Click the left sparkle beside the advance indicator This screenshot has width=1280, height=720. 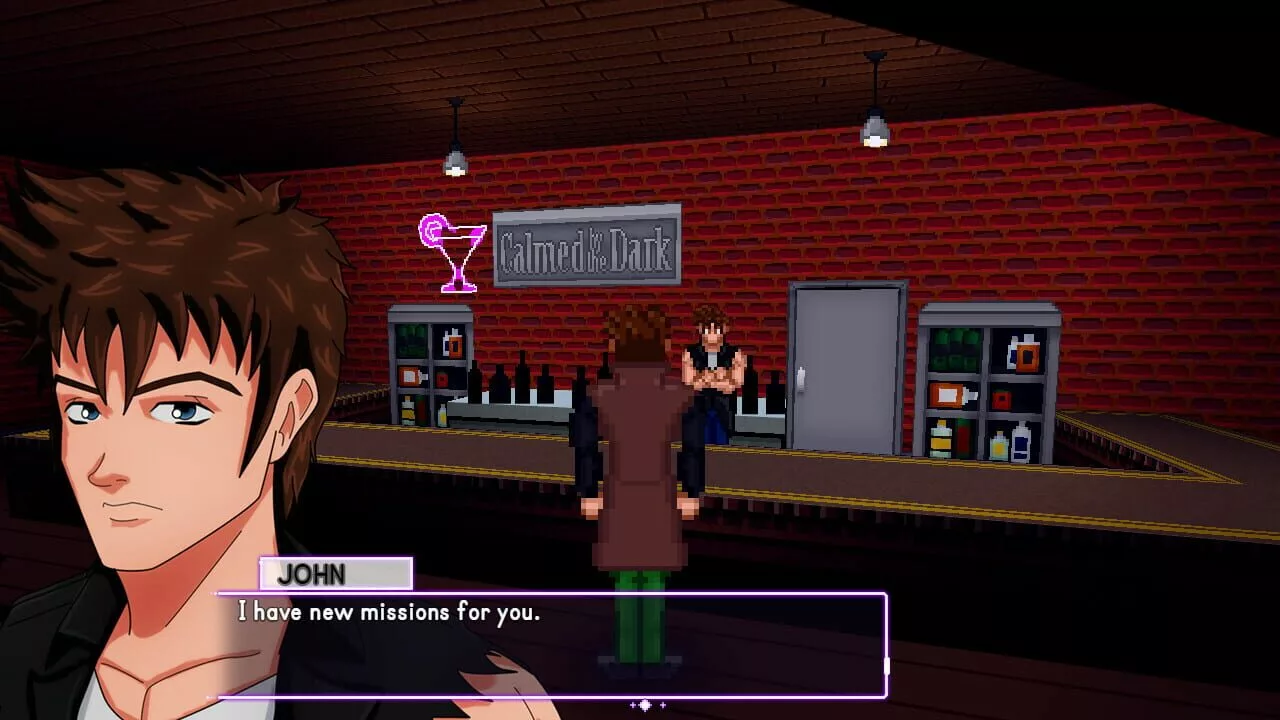click(632, 704)
